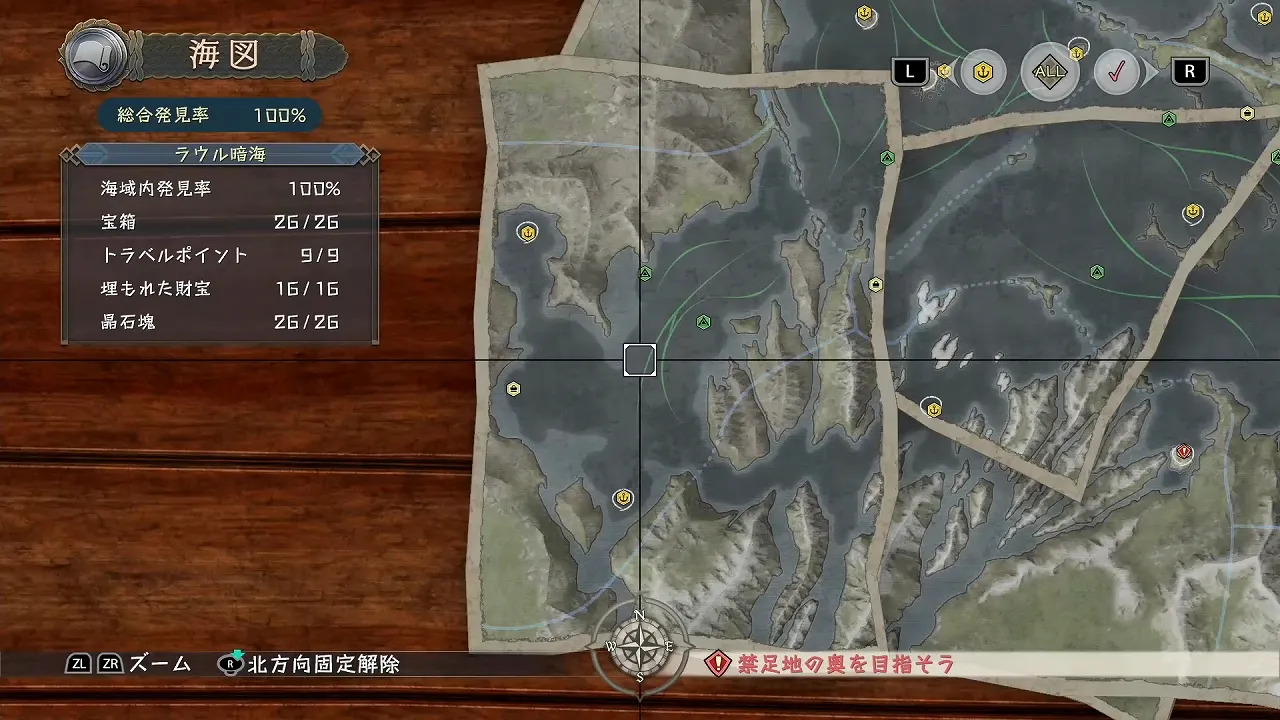1280x720 pixels.
Task: Click the anchor travel point marker on the west coast
Action: pos(527,232)
